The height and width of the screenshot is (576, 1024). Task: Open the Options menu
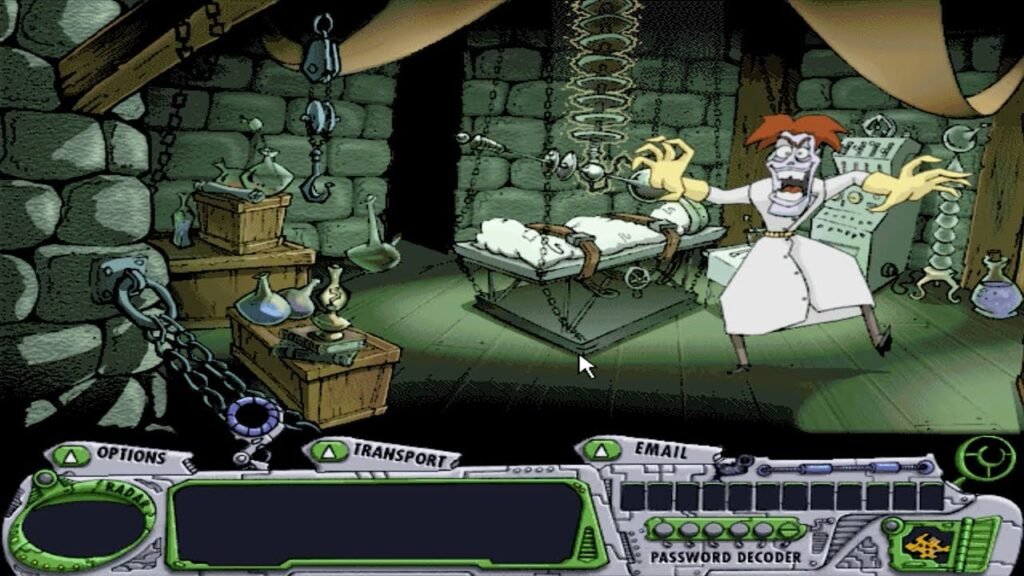click(x=118, y=456)
